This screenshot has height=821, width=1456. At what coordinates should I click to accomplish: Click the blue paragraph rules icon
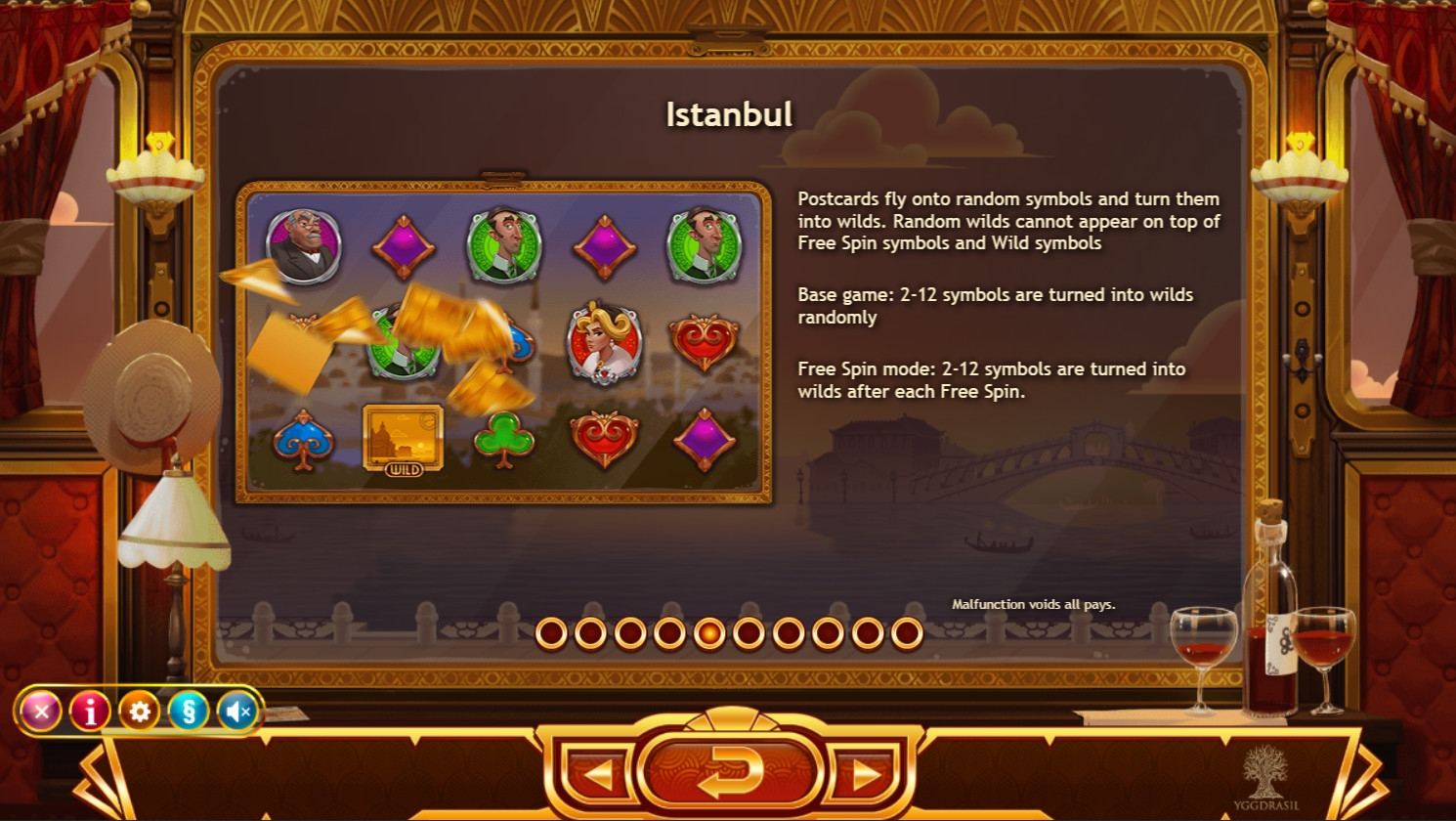(189, 712)
